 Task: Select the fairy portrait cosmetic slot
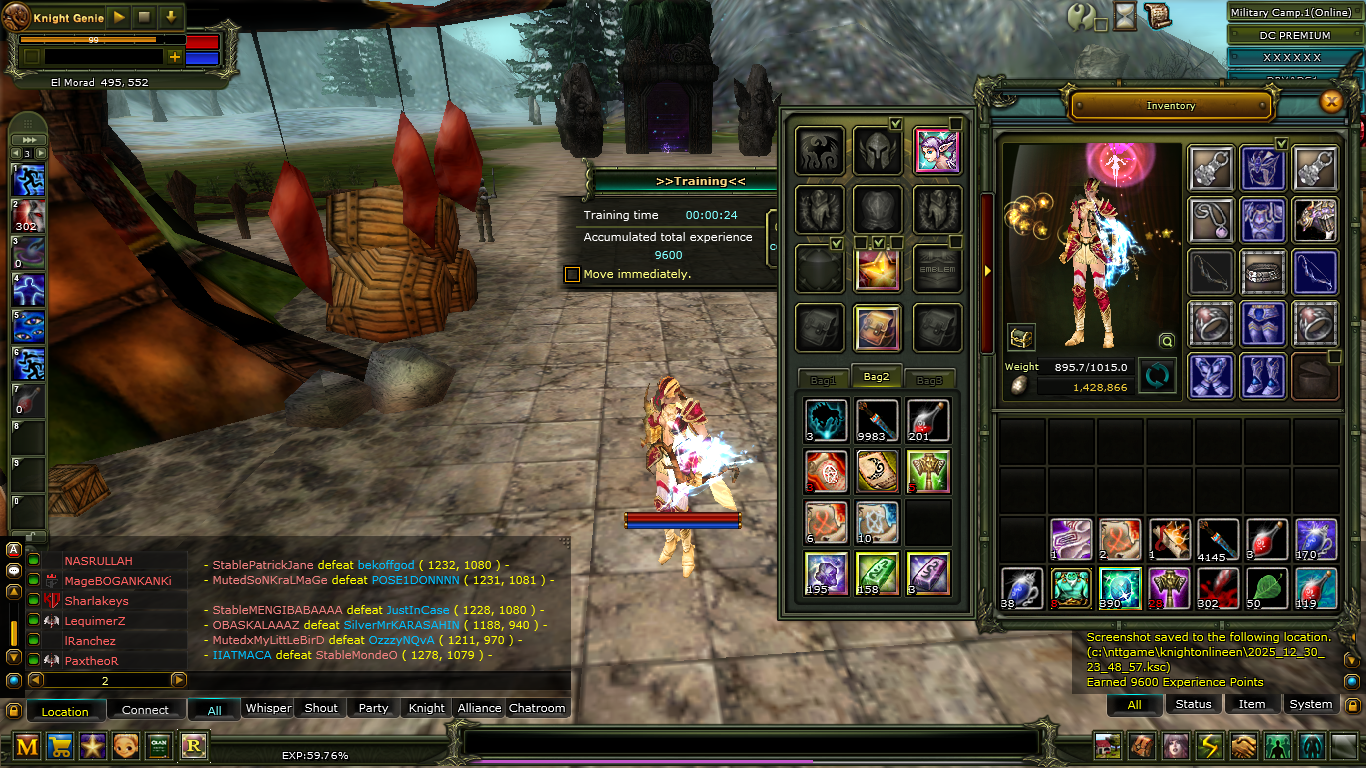coord(937,150)
